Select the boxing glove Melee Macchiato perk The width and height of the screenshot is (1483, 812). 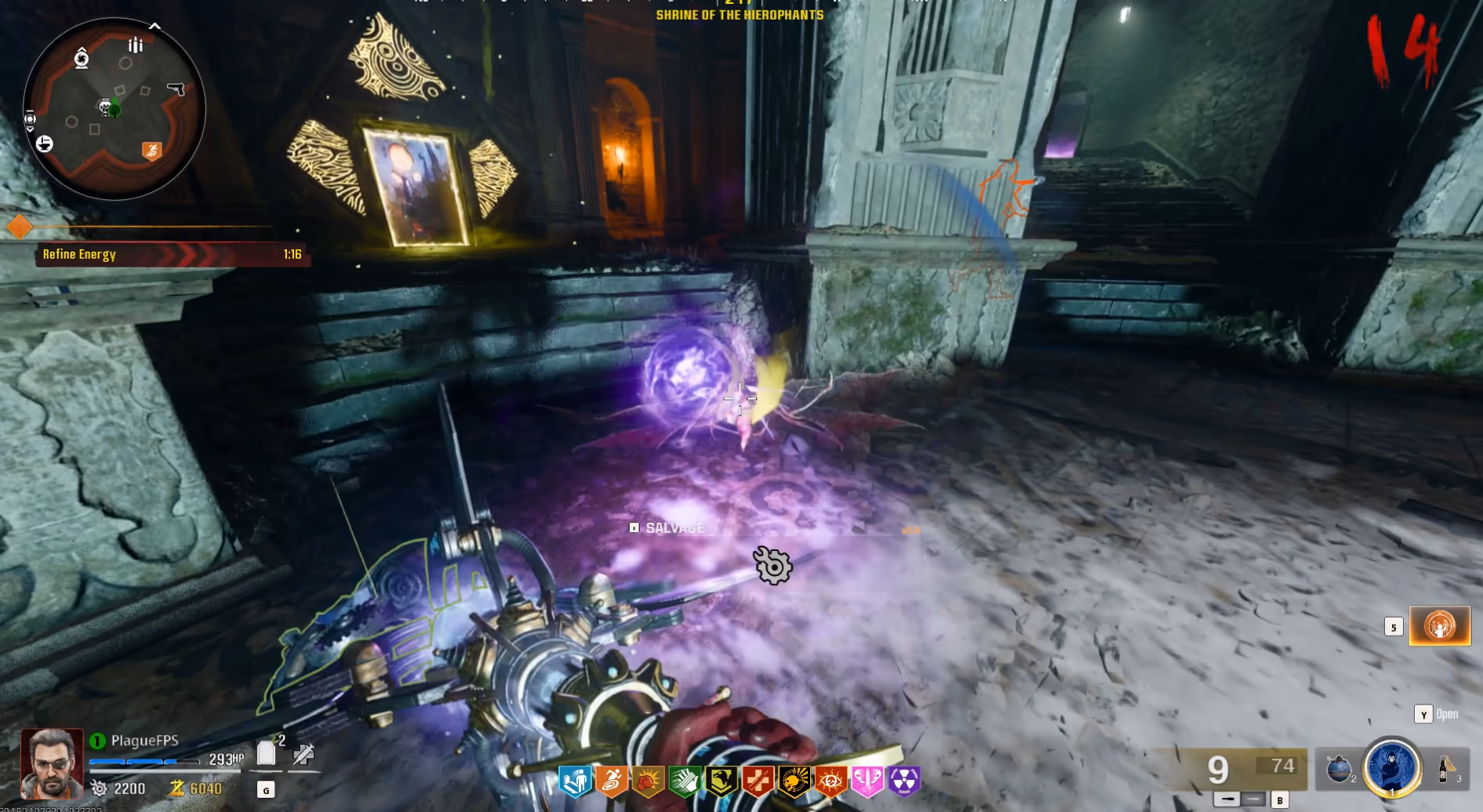pyautogui.click(x=648, y=781)
